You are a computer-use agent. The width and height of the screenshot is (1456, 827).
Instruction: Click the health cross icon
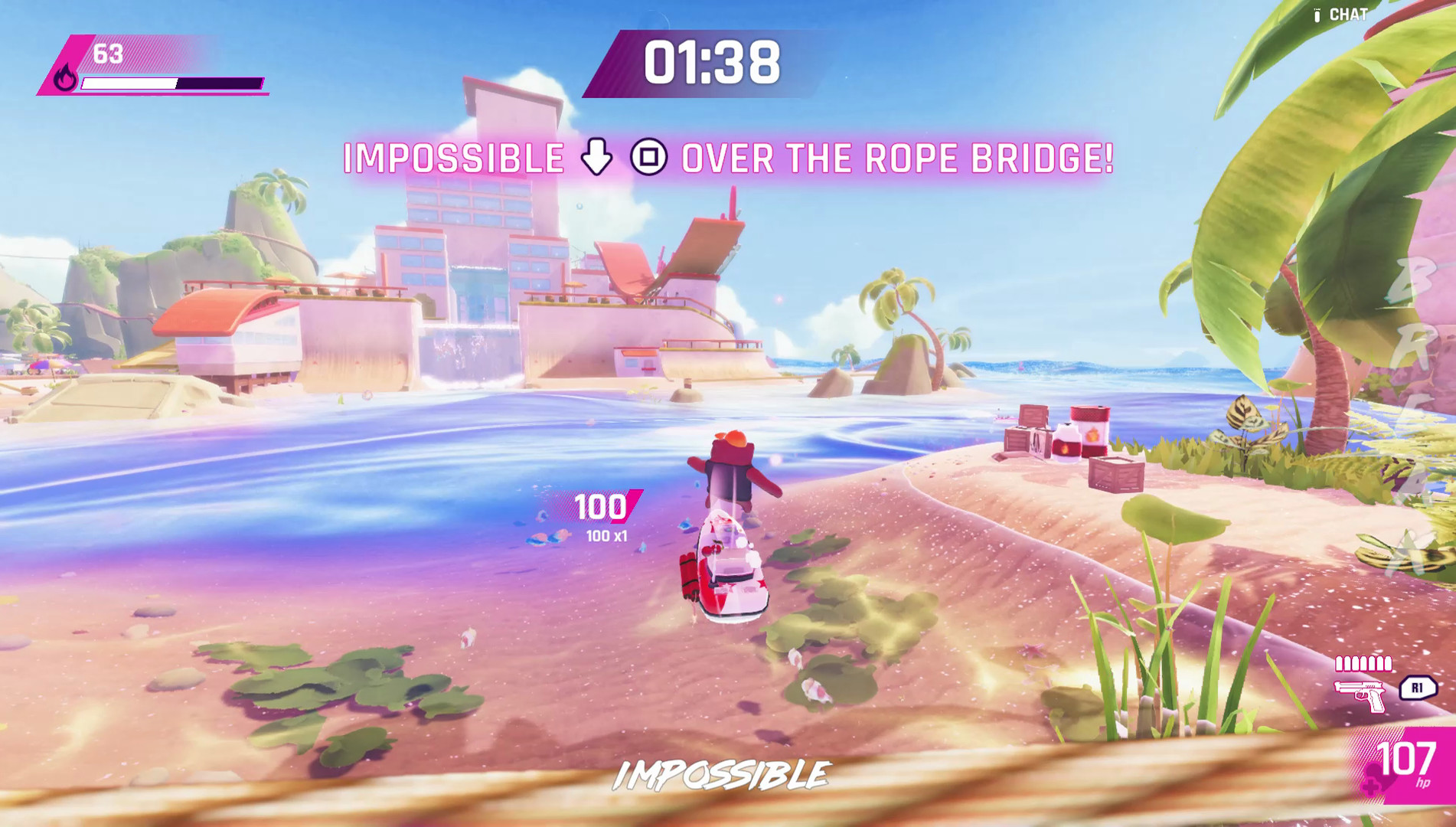(1370, 787)
